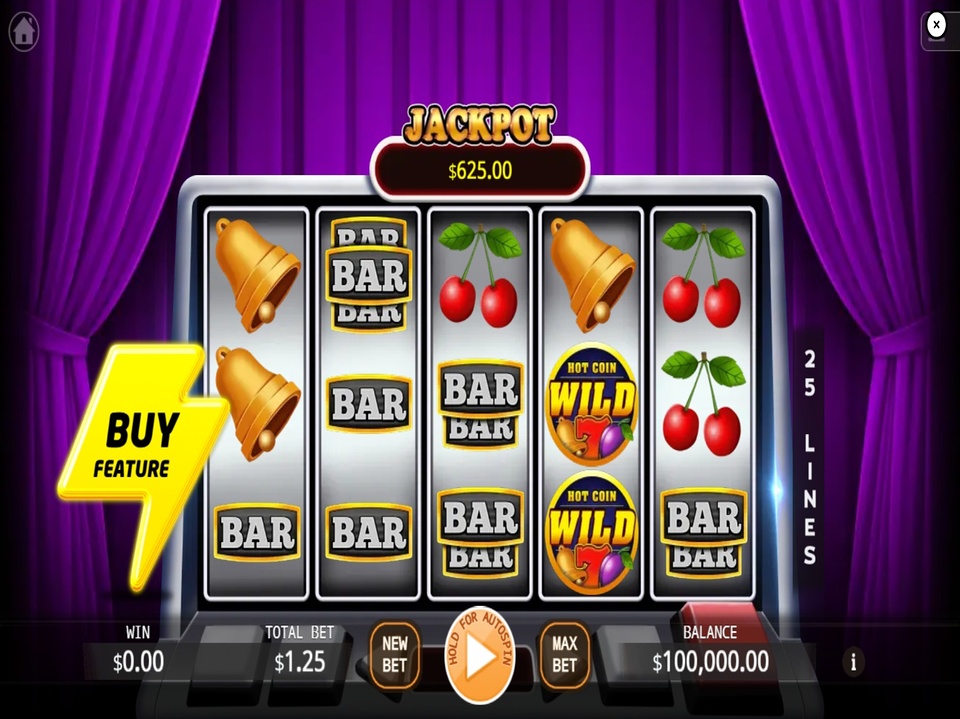
Task: Set the wager with Max Bet
Action: [x=565, y=656]
